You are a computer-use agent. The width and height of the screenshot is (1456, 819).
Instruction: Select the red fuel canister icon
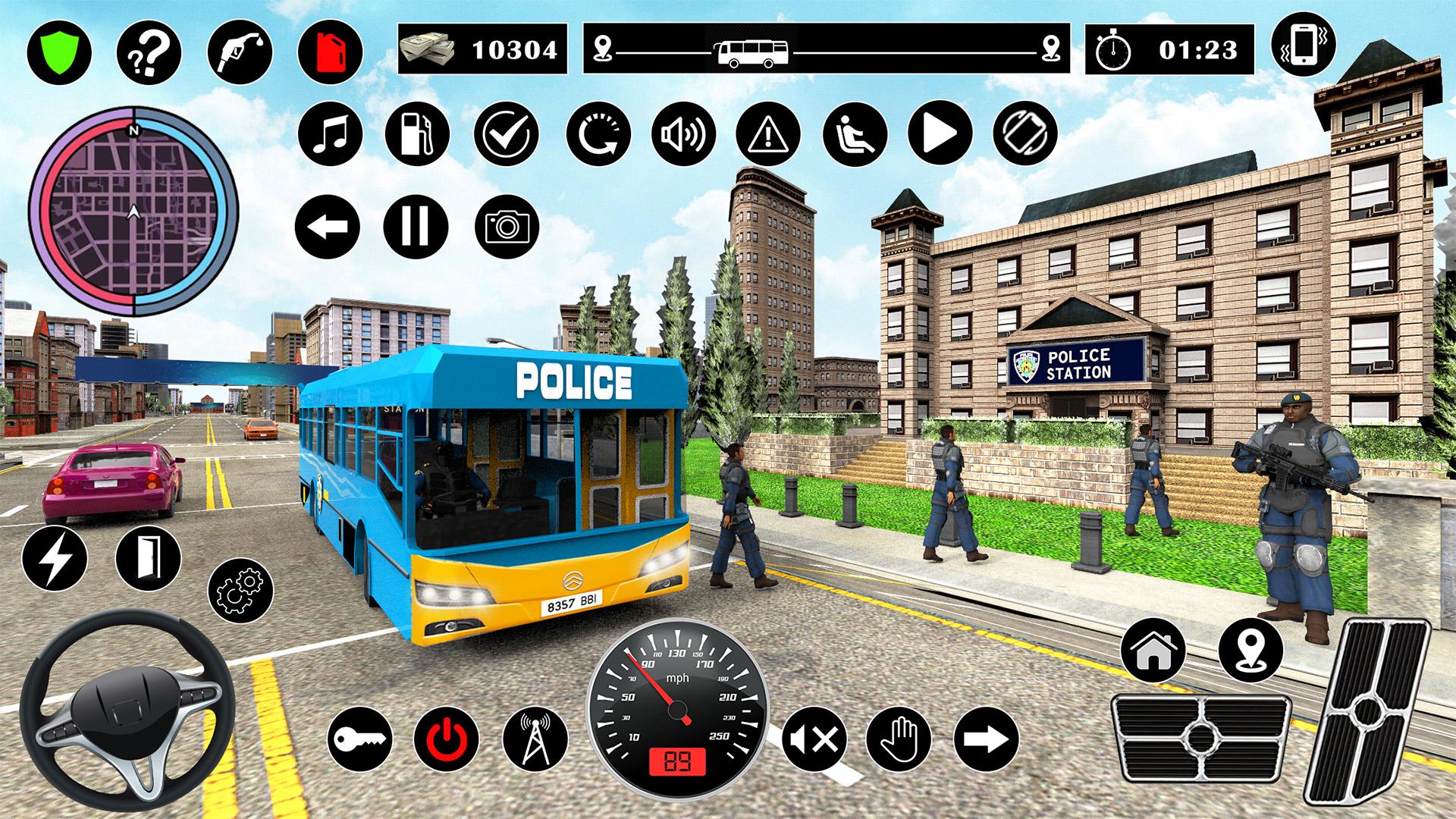[330, 52]
